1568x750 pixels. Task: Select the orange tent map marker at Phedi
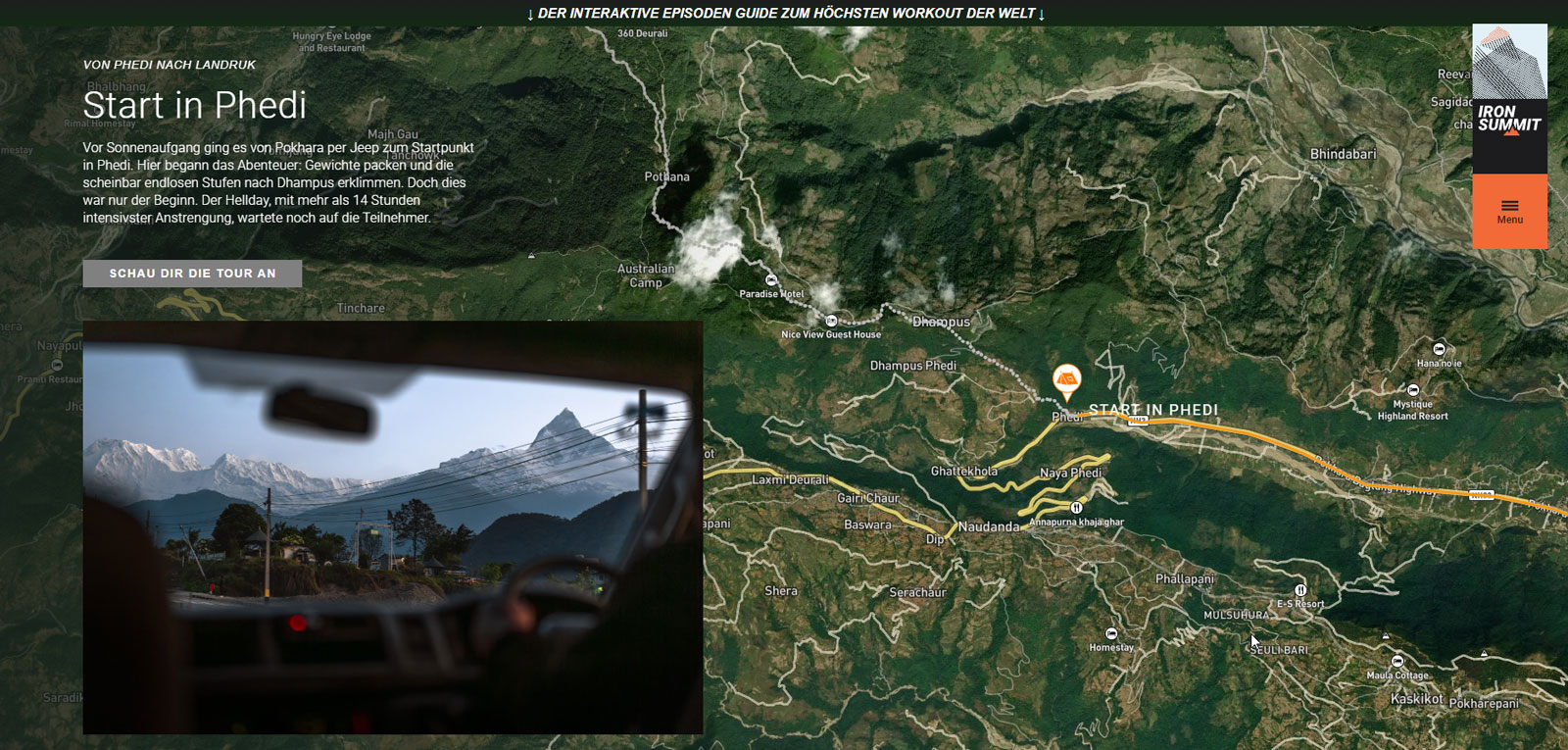coord(1066,378)
